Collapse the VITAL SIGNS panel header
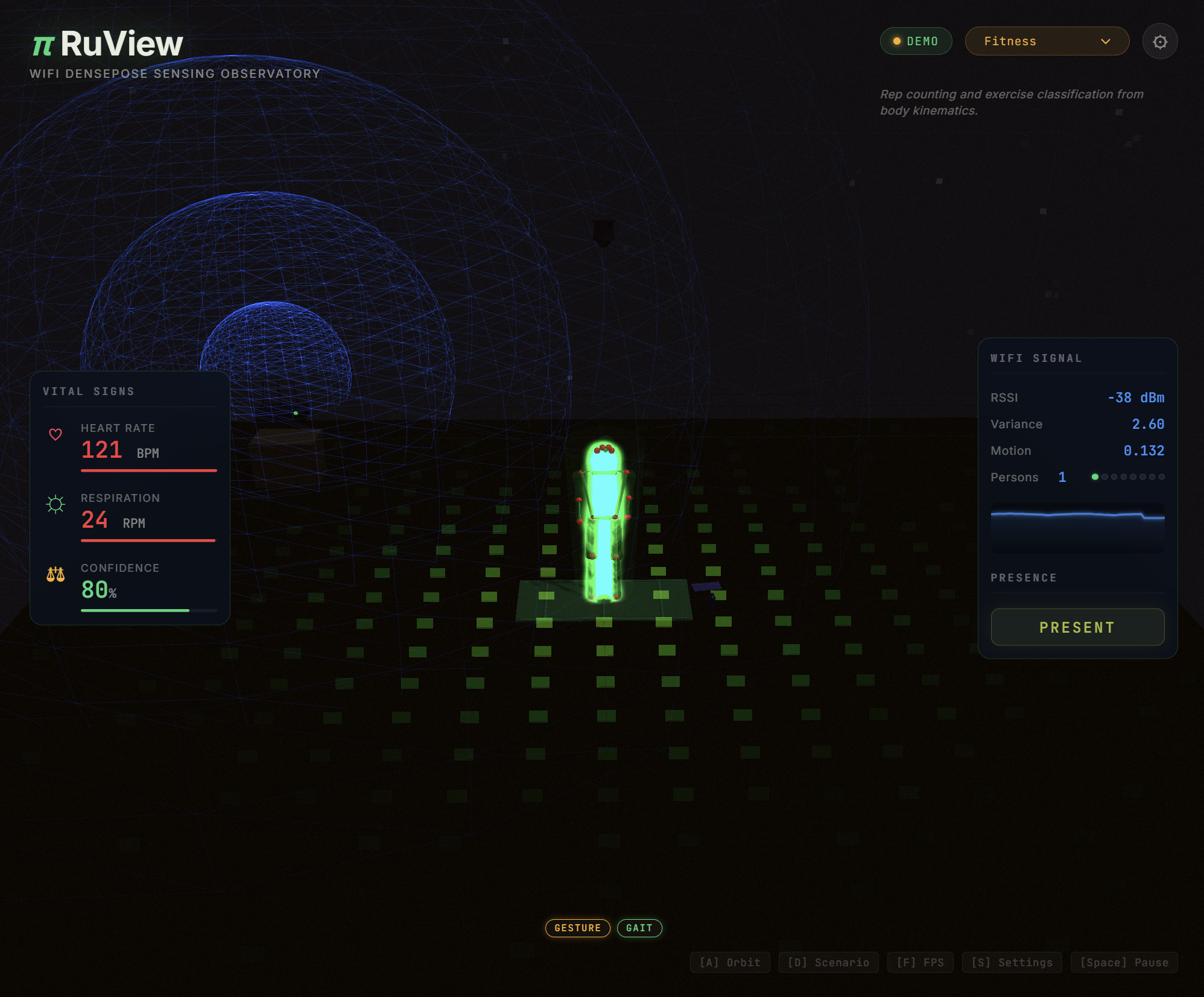This screenshot has width=1204, height=997. coord(89,391)
